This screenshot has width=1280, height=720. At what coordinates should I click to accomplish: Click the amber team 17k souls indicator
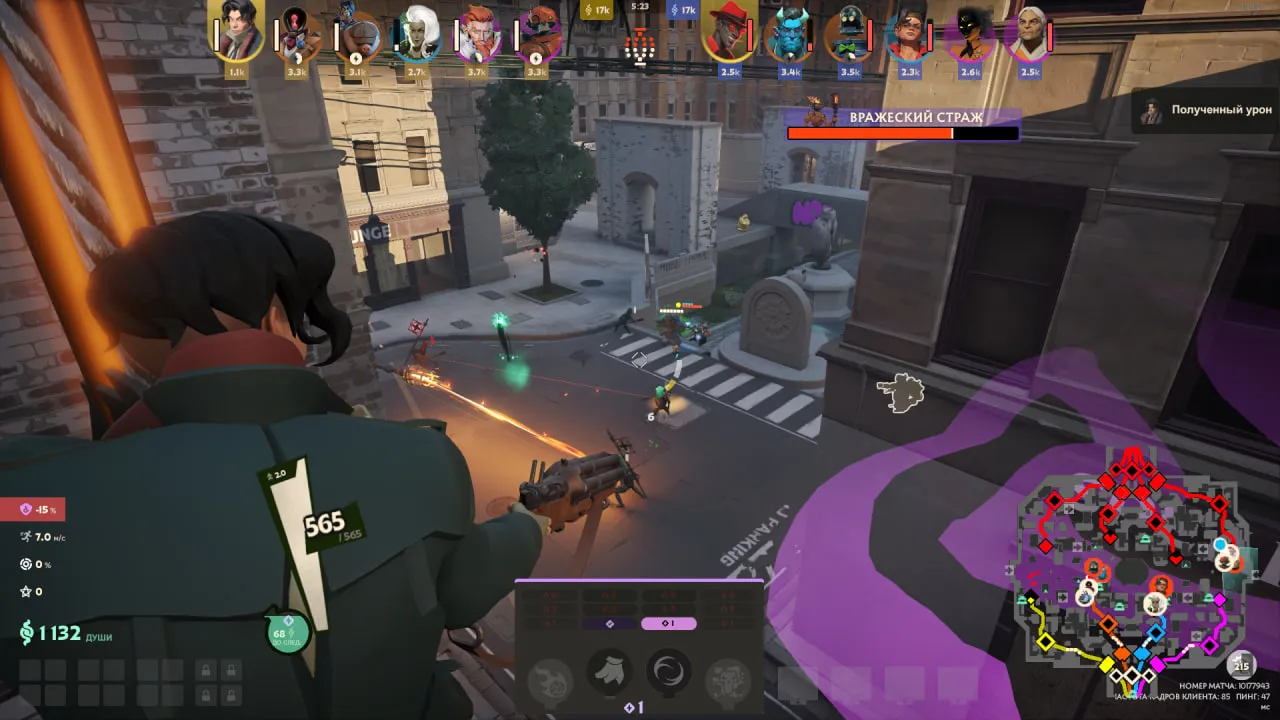pyautogui.click(x=596, y=10)
